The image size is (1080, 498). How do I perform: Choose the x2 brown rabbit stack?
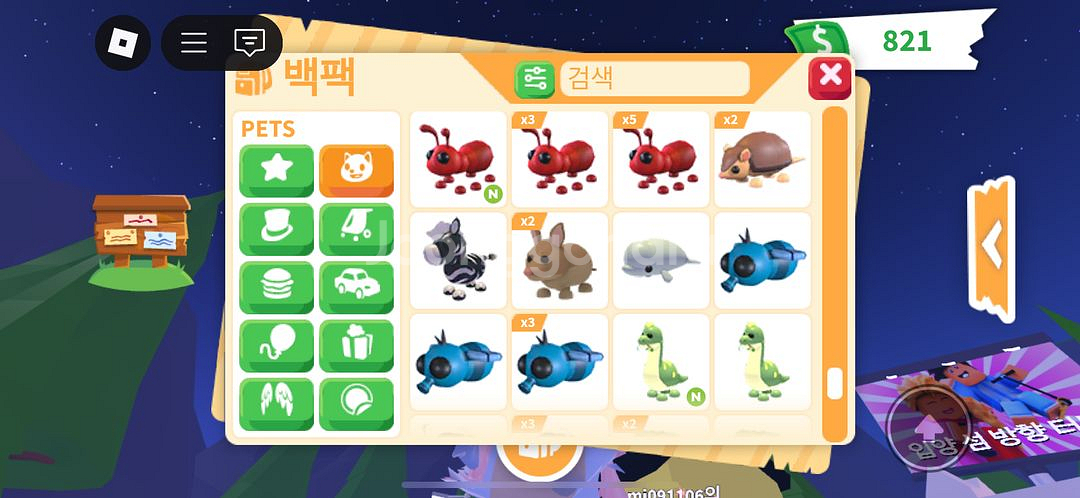click(560, 261)
